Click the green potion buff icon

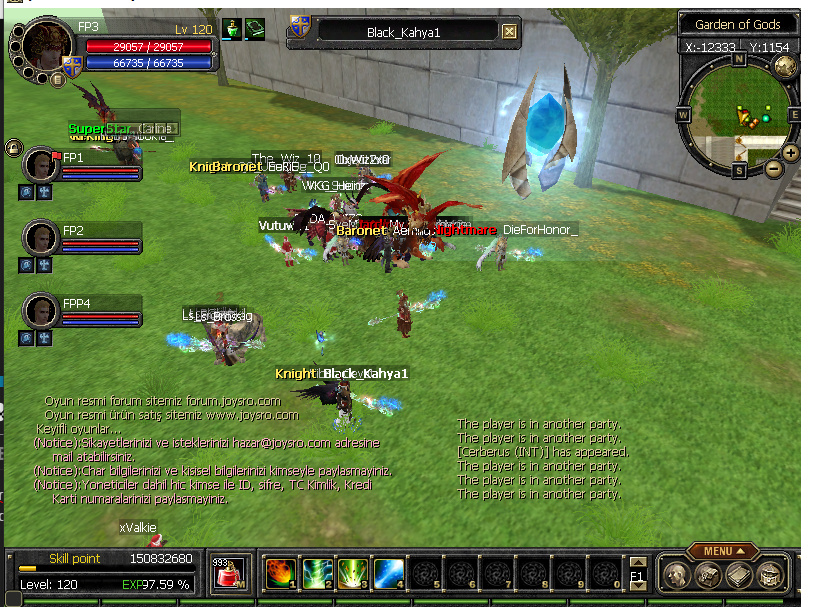coord(231,29)
